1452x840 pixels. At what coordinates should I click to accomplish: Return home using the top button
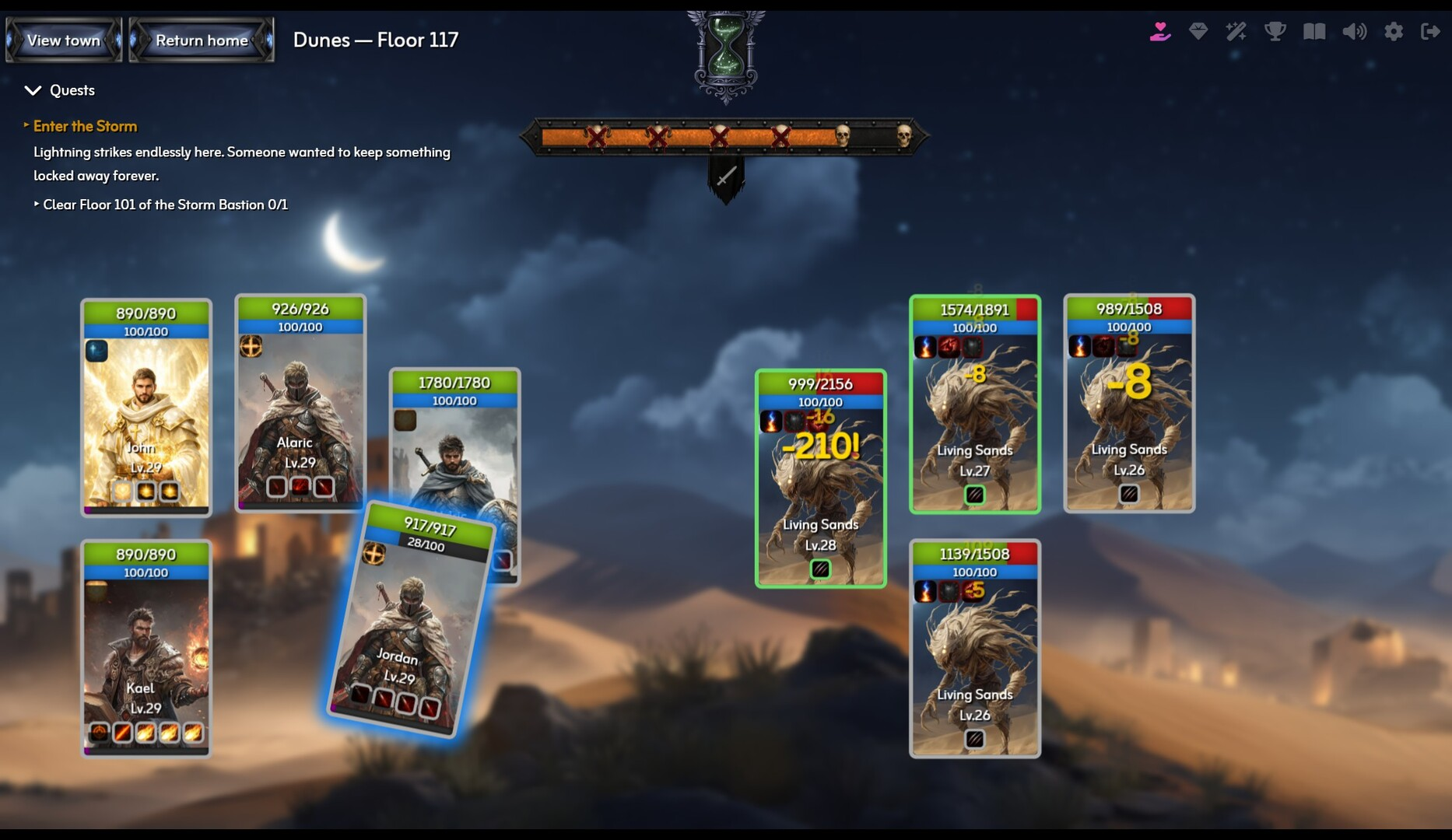click(x=202, y=40)
